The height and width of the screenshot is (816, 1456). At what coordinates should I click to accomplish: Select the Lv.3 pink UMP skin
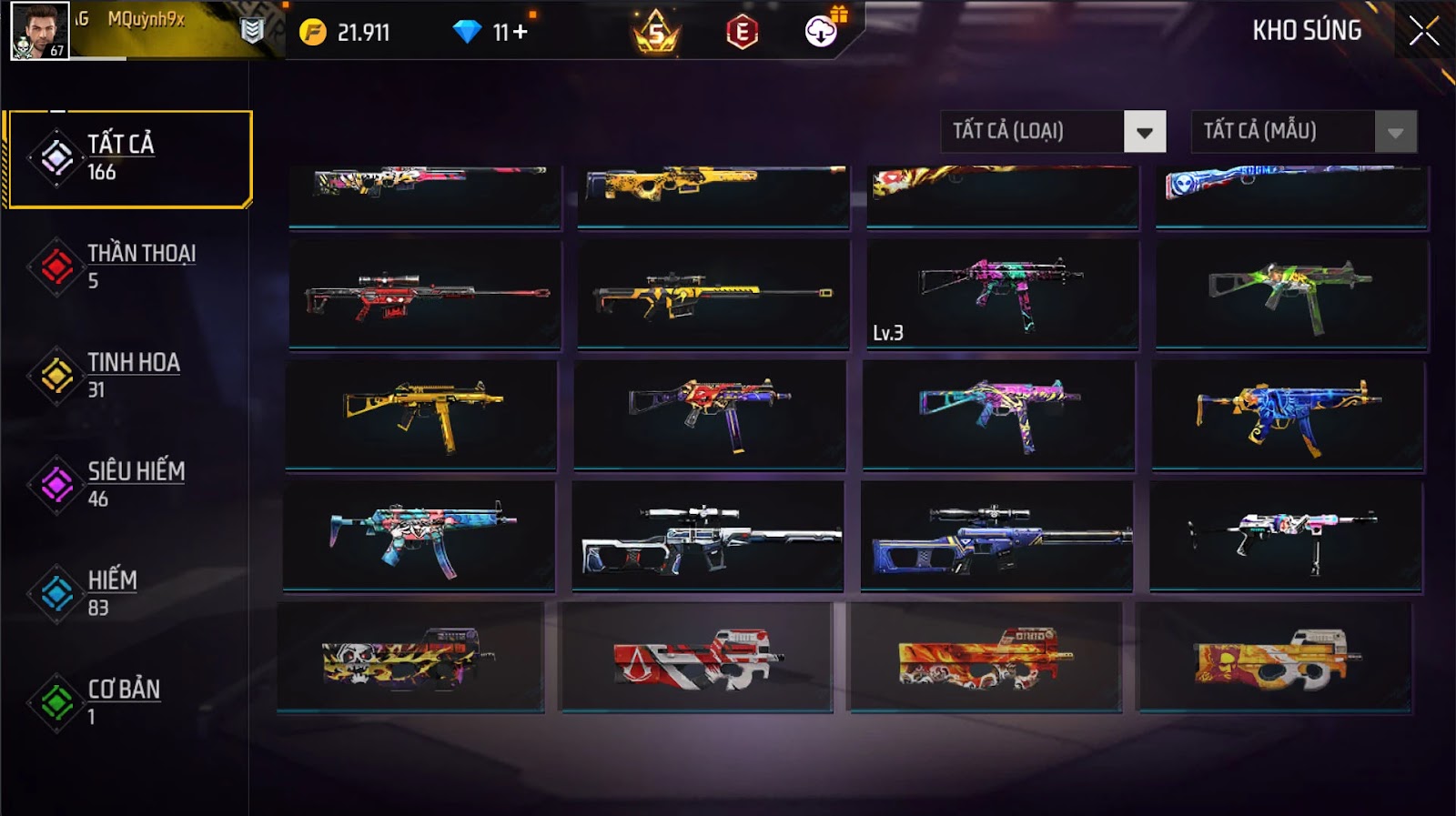[x=1002, y=295]
